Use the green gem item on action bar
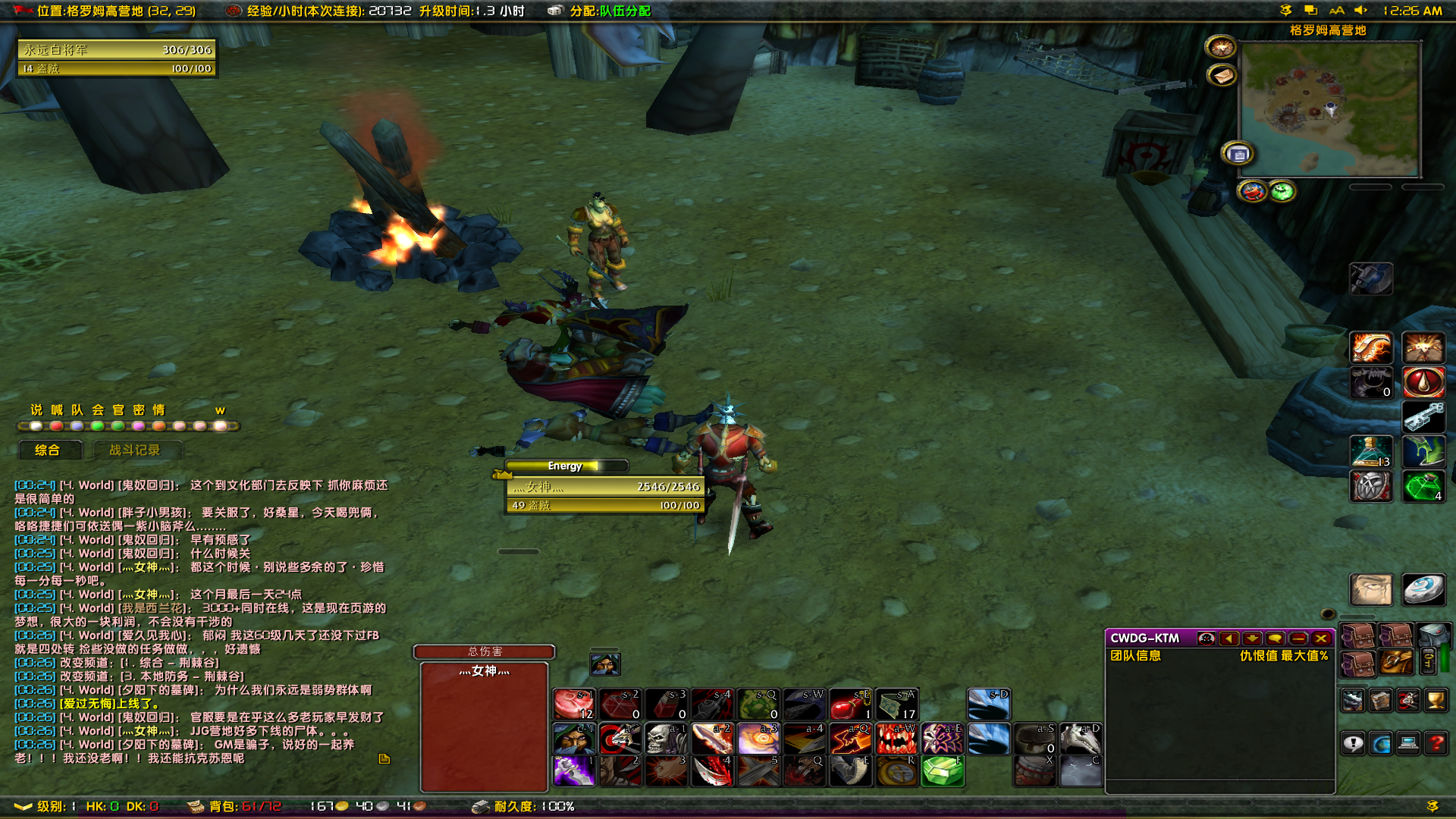The height and width of the screenshot is (819, 1456). click(x=943, y=772)
